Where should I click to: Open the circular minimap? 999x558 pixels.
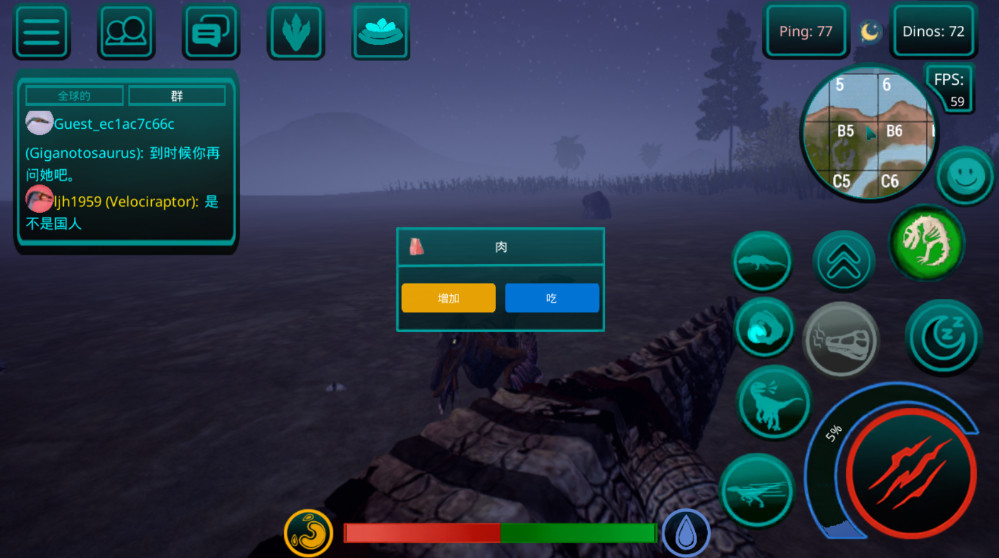click(868, 132)
